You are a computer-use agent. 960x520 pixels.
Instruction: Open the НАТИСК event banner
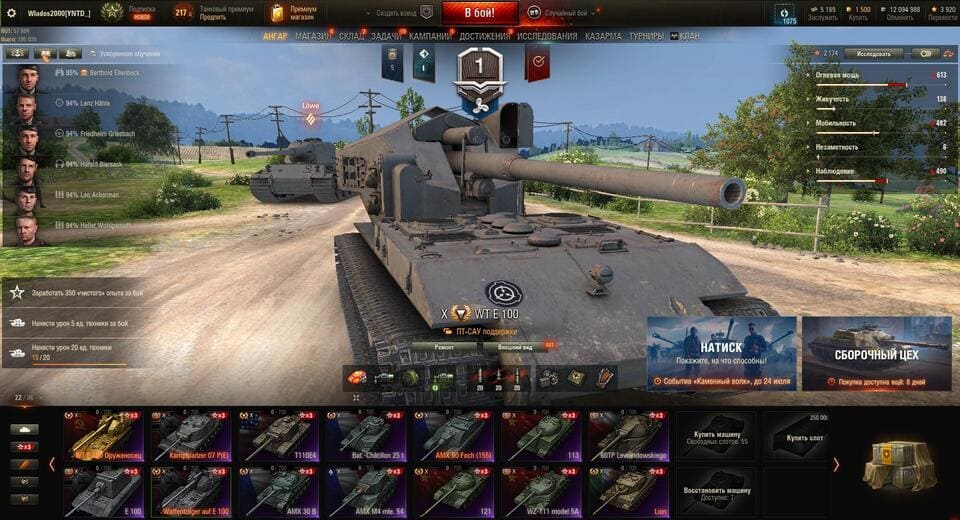pos(721,353)
